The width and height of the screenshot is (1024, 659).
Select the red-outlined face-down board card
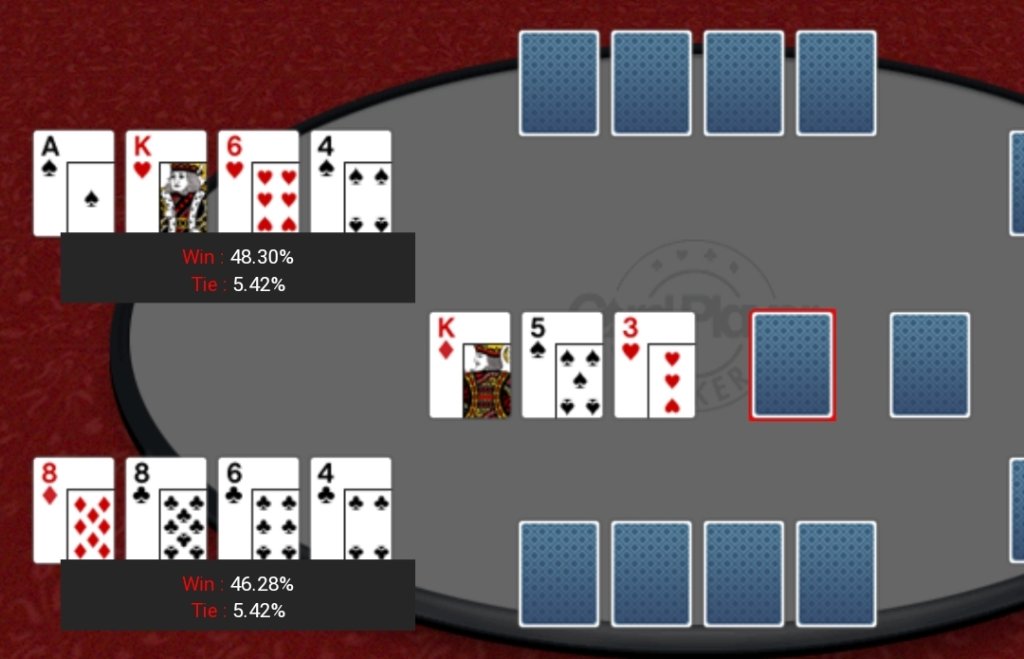[793, 365]
